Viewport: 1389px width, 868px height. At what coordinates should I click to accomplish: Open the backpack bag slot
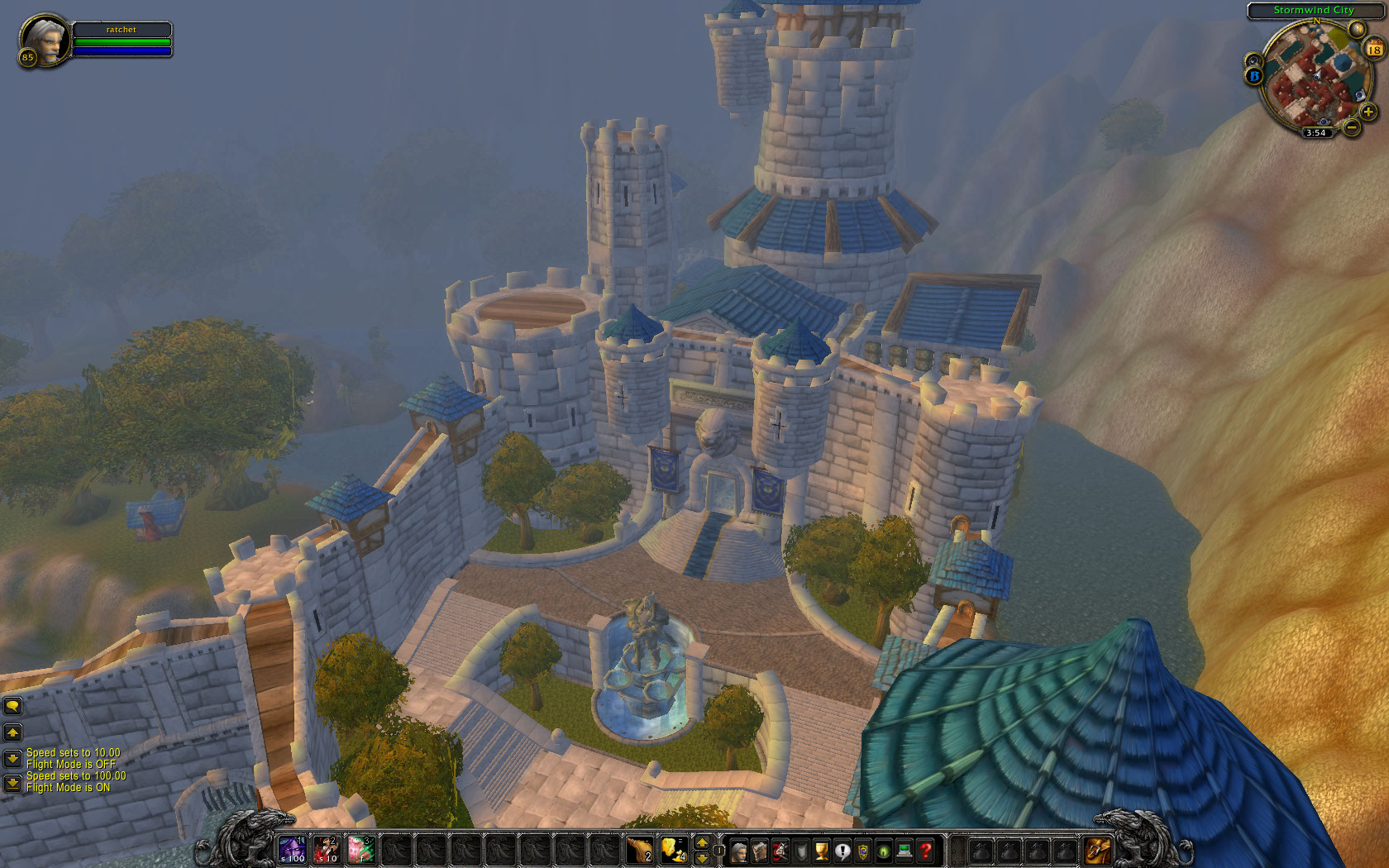(x=1097, y=849)
